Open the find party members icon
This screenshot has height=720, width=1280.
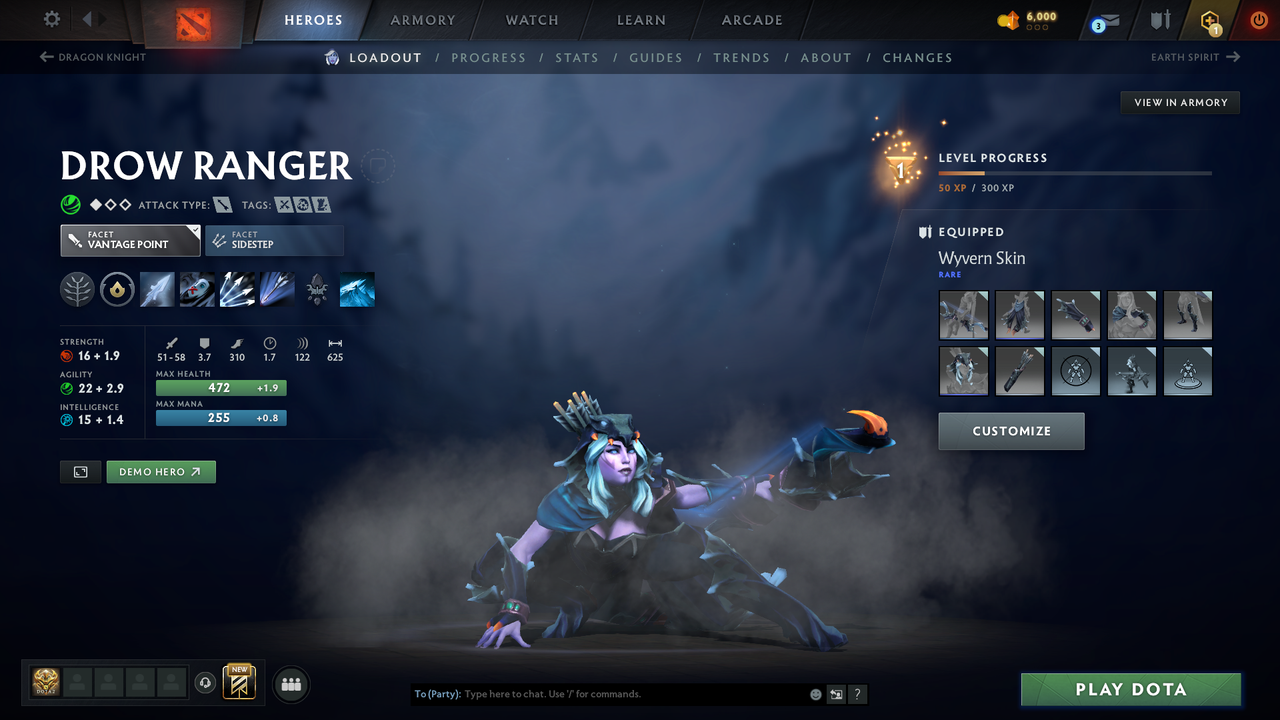tap(290, 683)
